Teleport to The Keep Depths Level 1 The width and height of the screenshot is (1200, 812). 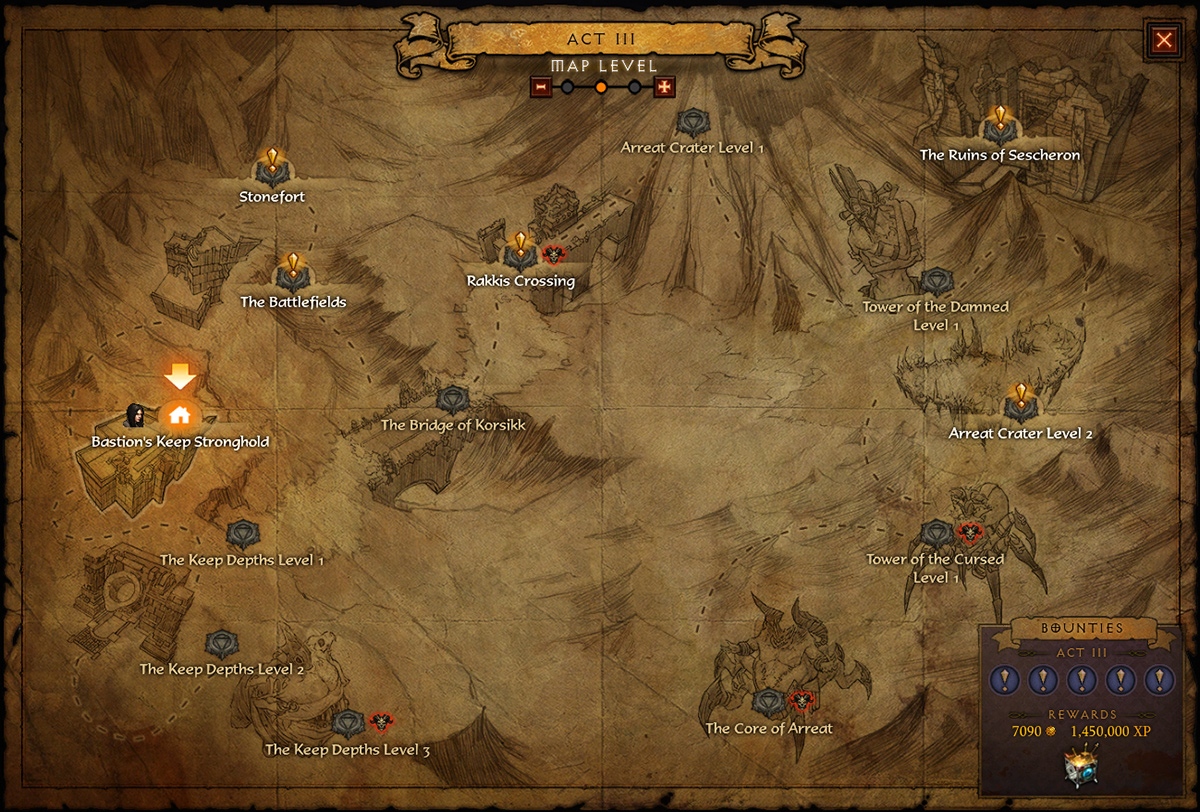241,535
